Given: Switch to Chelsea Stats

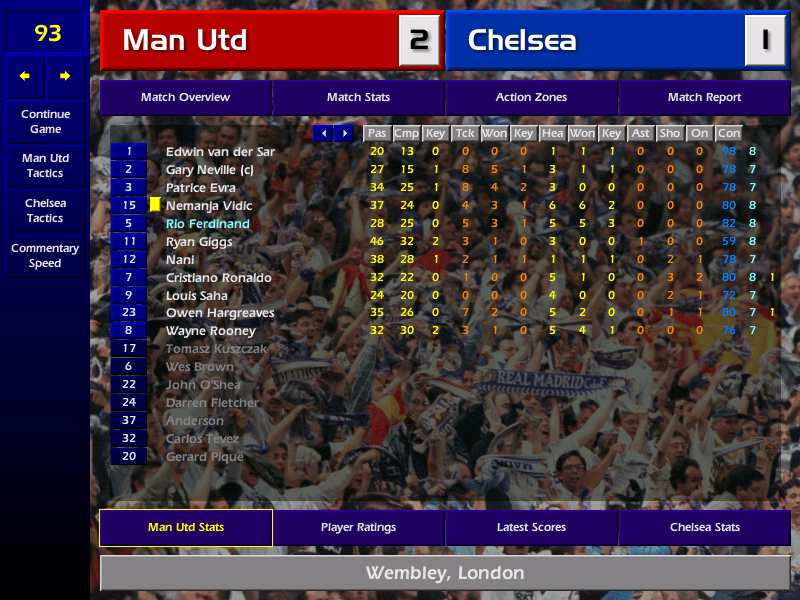Looking at the screenshot, I should click(704, 527).
